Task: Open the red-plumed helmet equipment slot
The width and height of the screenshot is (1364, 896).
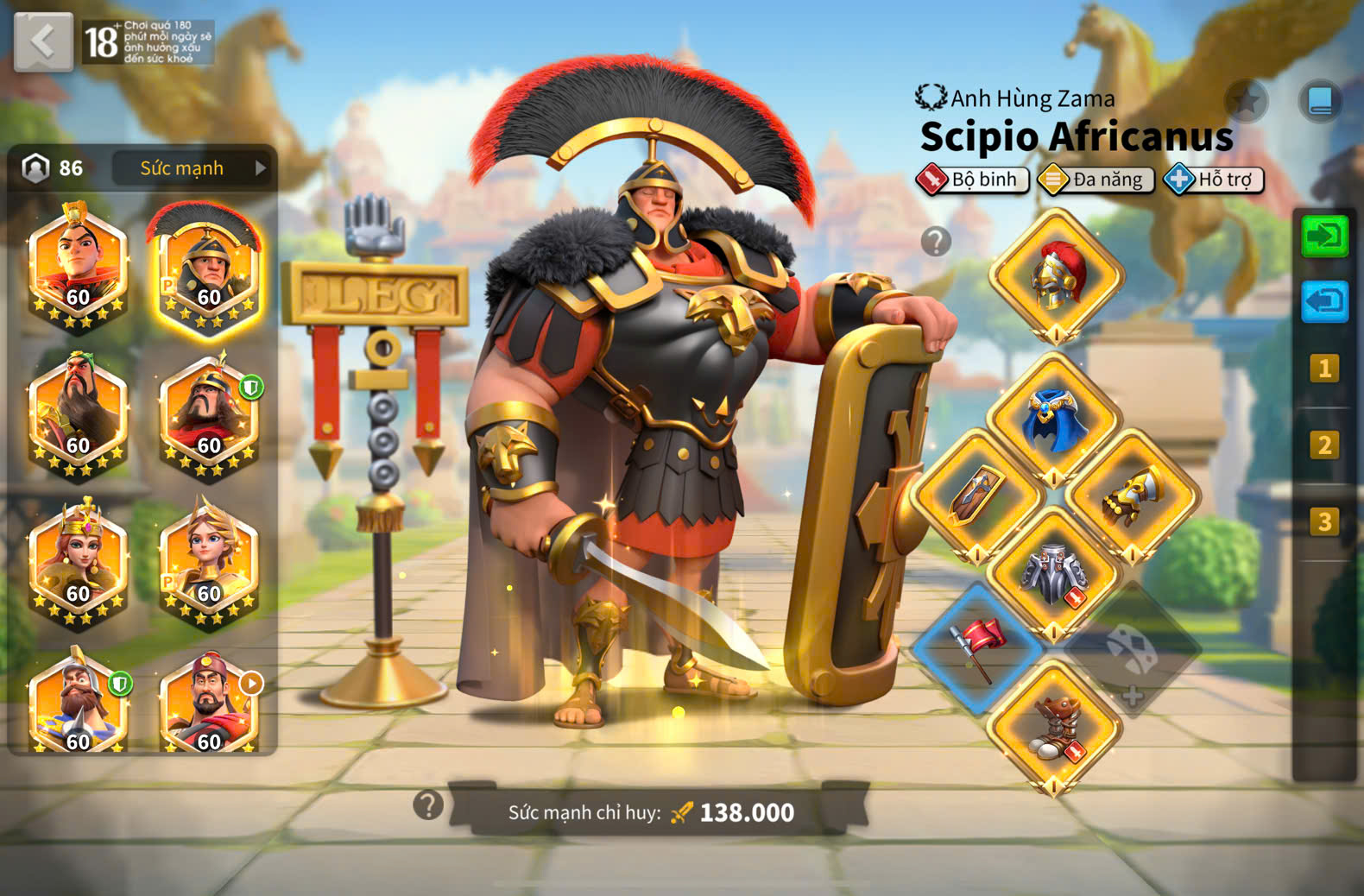Action: 1056,276
